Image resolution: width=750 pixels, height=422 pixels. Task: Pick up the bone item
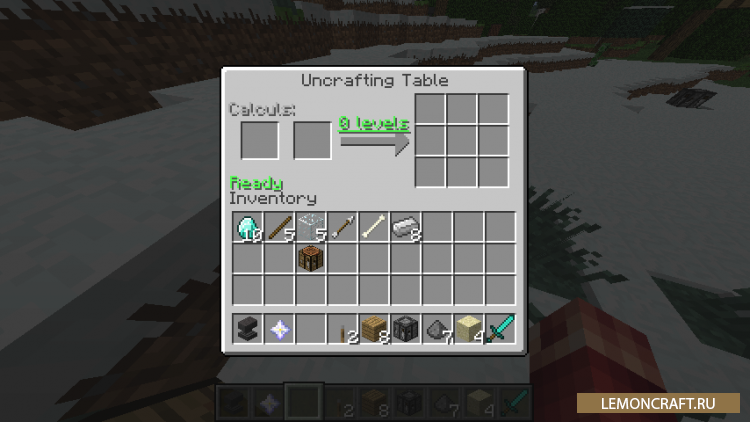(x=374, y=227)
